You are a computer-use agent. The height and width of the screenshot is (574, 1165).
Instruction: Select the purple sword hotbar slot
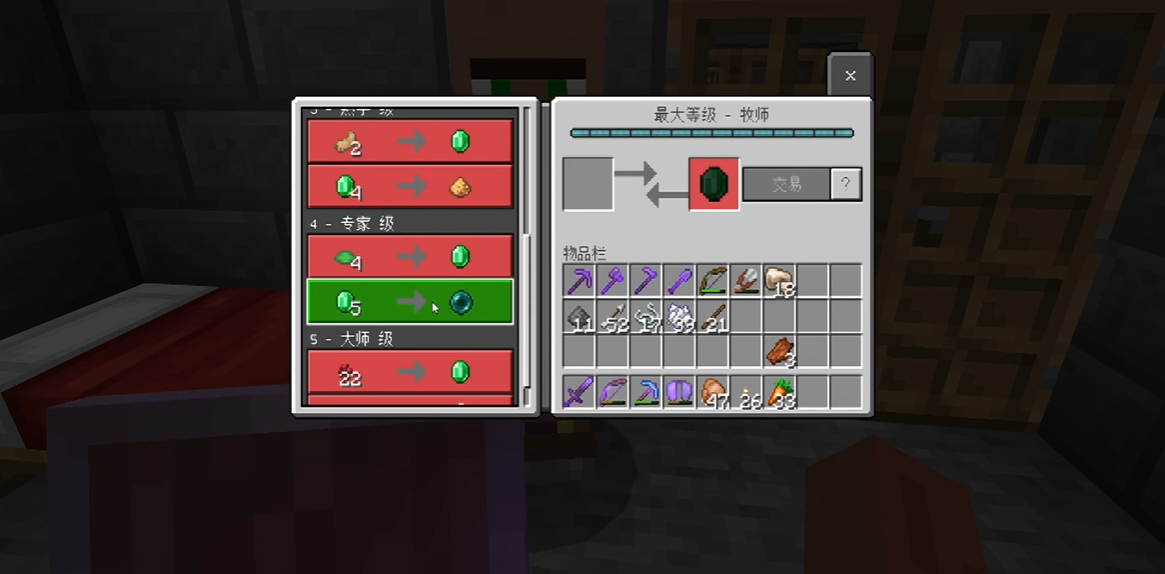click(580, 391)
